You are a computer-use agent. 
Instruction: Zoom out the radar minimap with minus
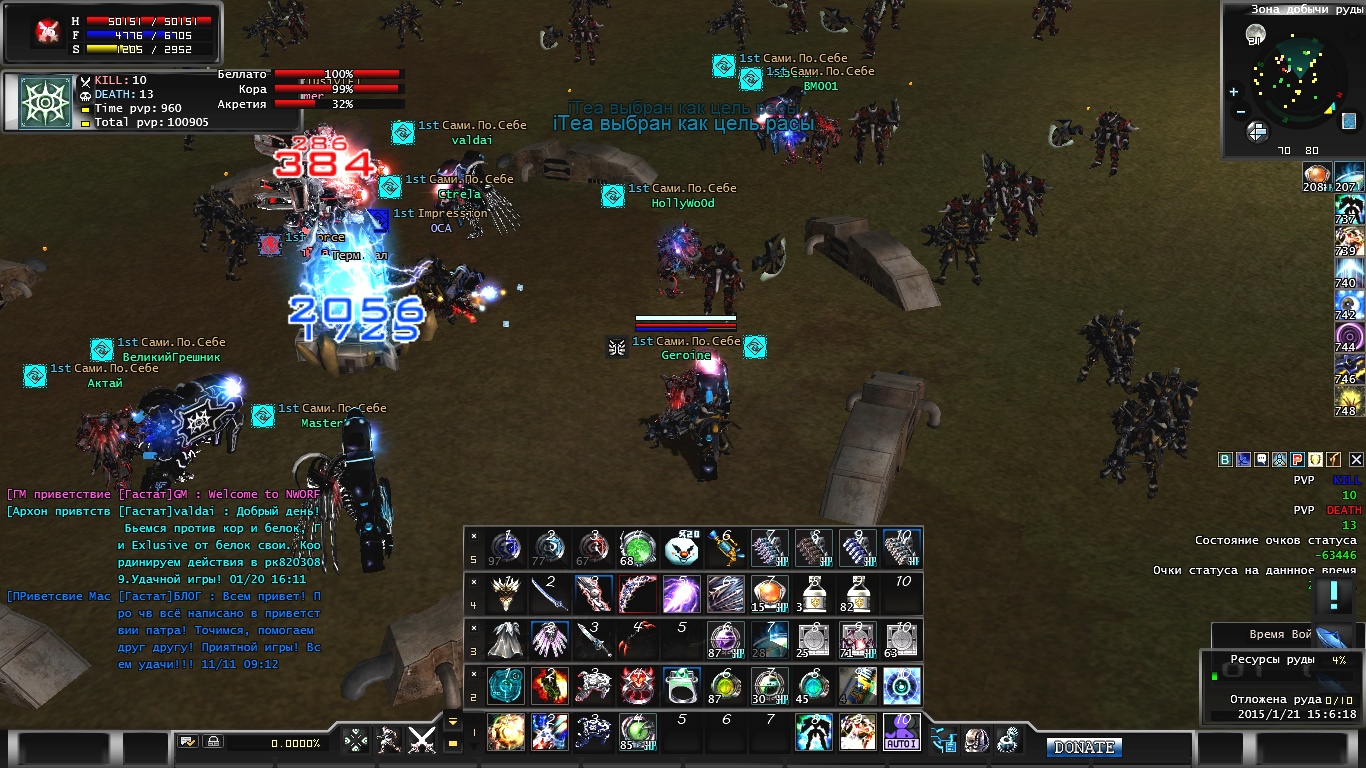(x=1240, y=112)
